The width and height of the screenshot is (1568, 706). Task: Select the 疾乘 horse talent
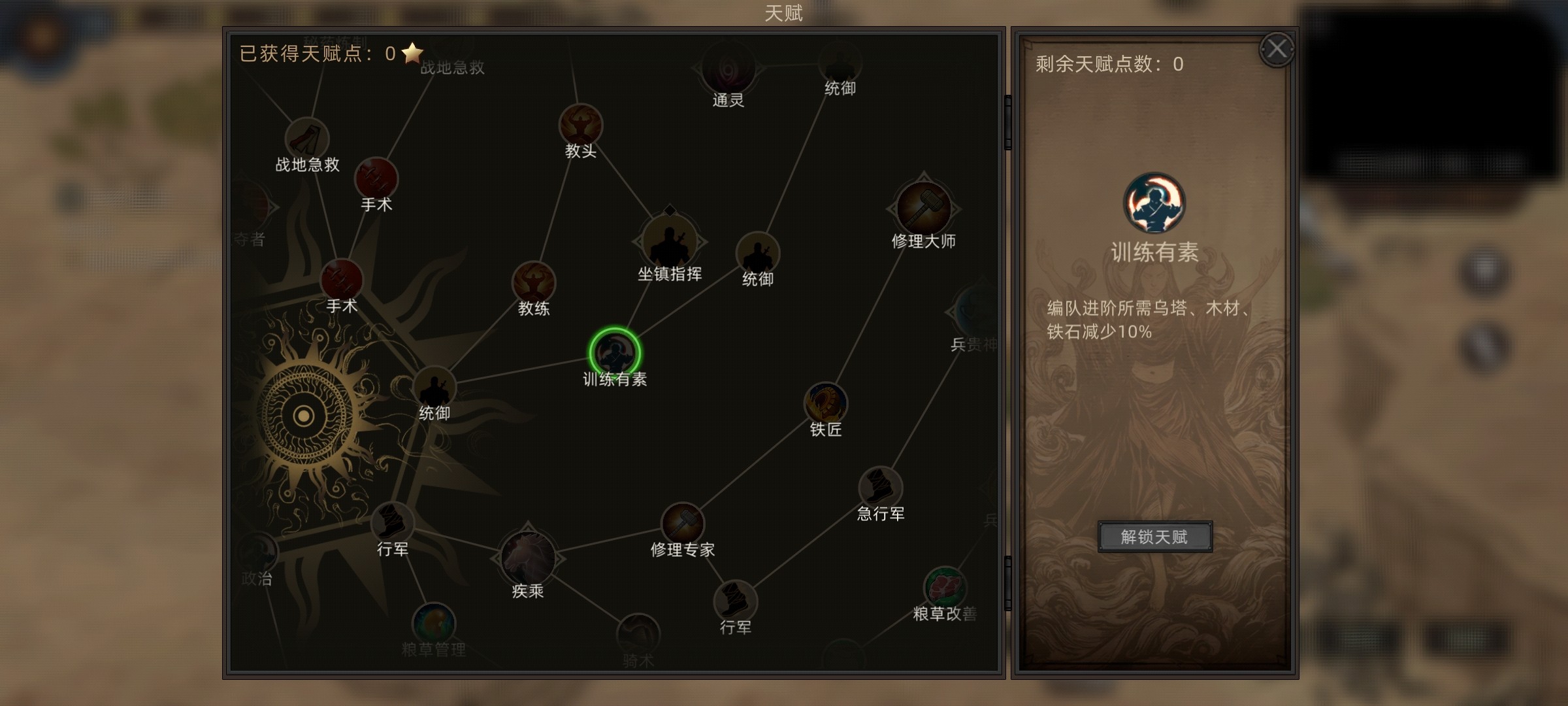[527, 558]
